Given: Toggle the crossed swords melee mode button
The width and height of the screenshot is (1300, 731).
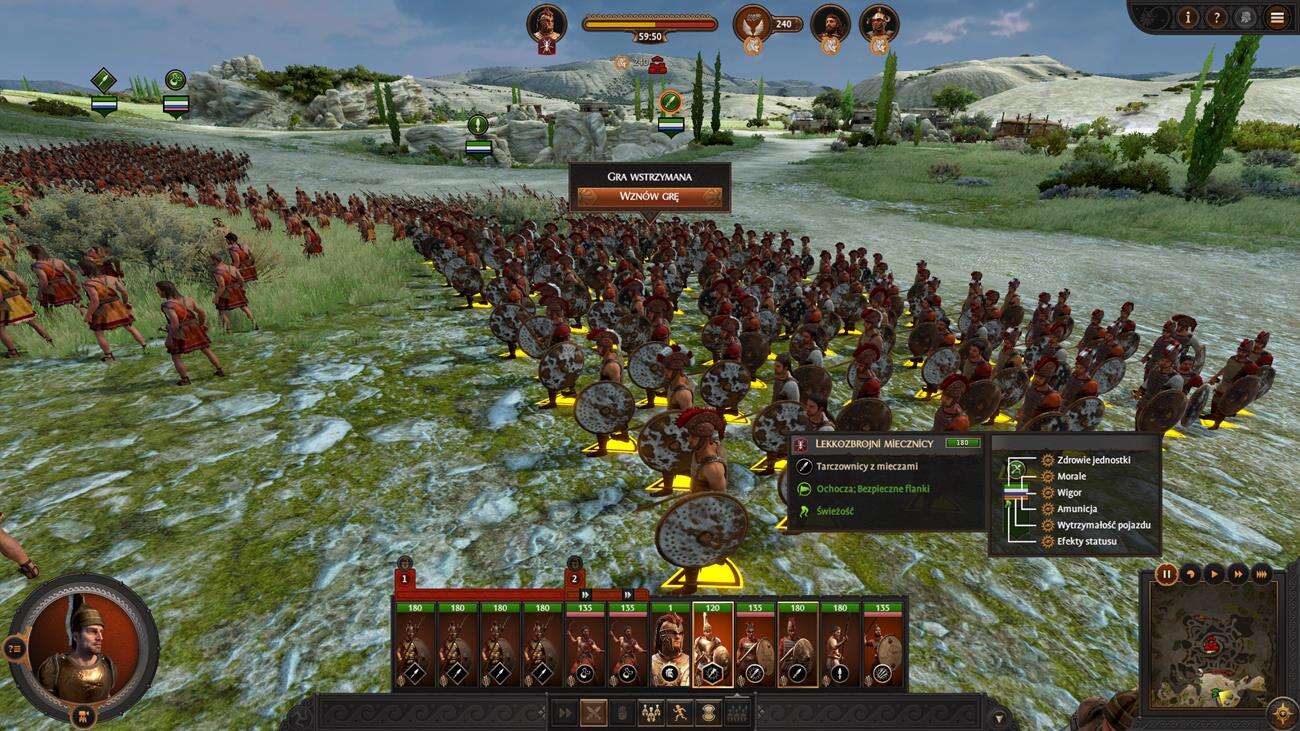Looking at the screenshot, I should pyautogui.click(x=595, y=714).
